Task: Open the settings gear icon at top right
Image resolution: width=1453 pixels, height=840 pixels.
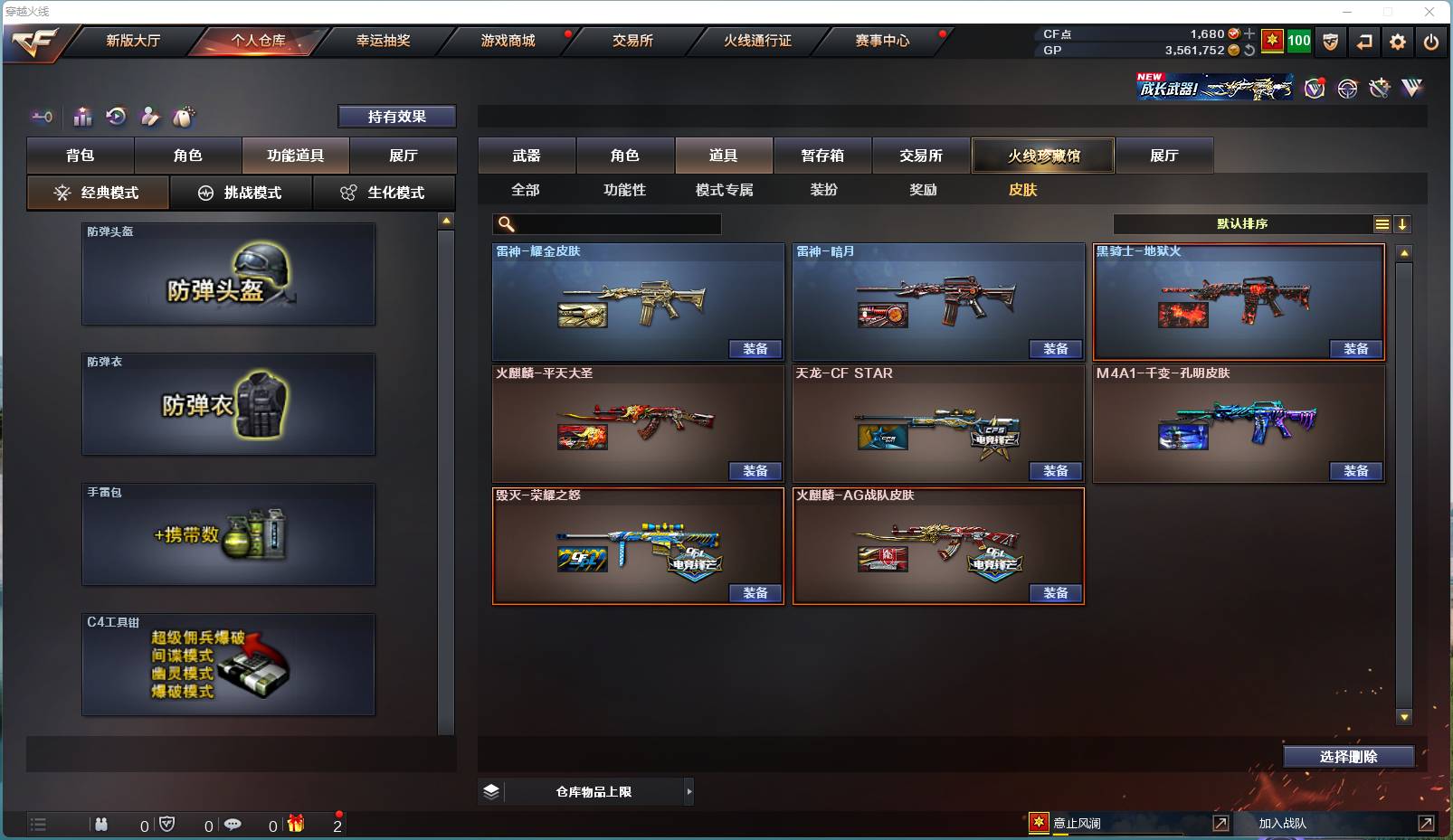Action: (x=1397, y=42)
